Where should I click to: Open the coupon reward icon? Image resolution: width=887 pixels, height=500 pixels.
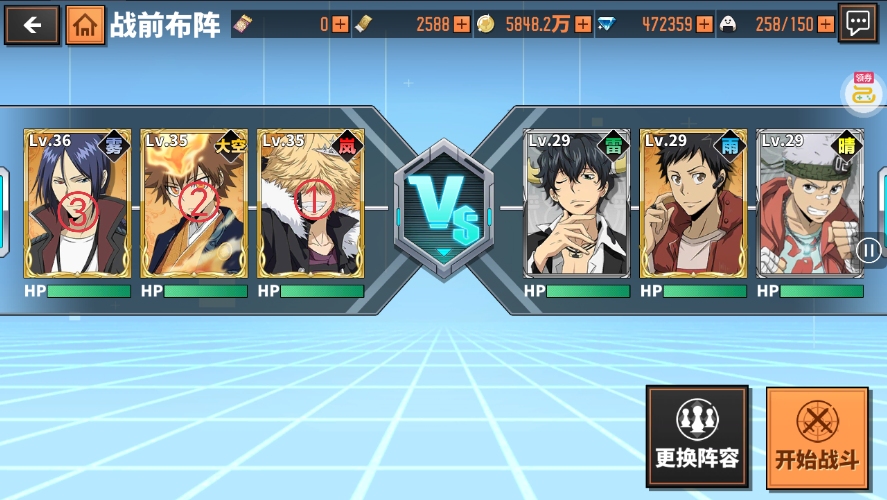click(x=863, y=92)
